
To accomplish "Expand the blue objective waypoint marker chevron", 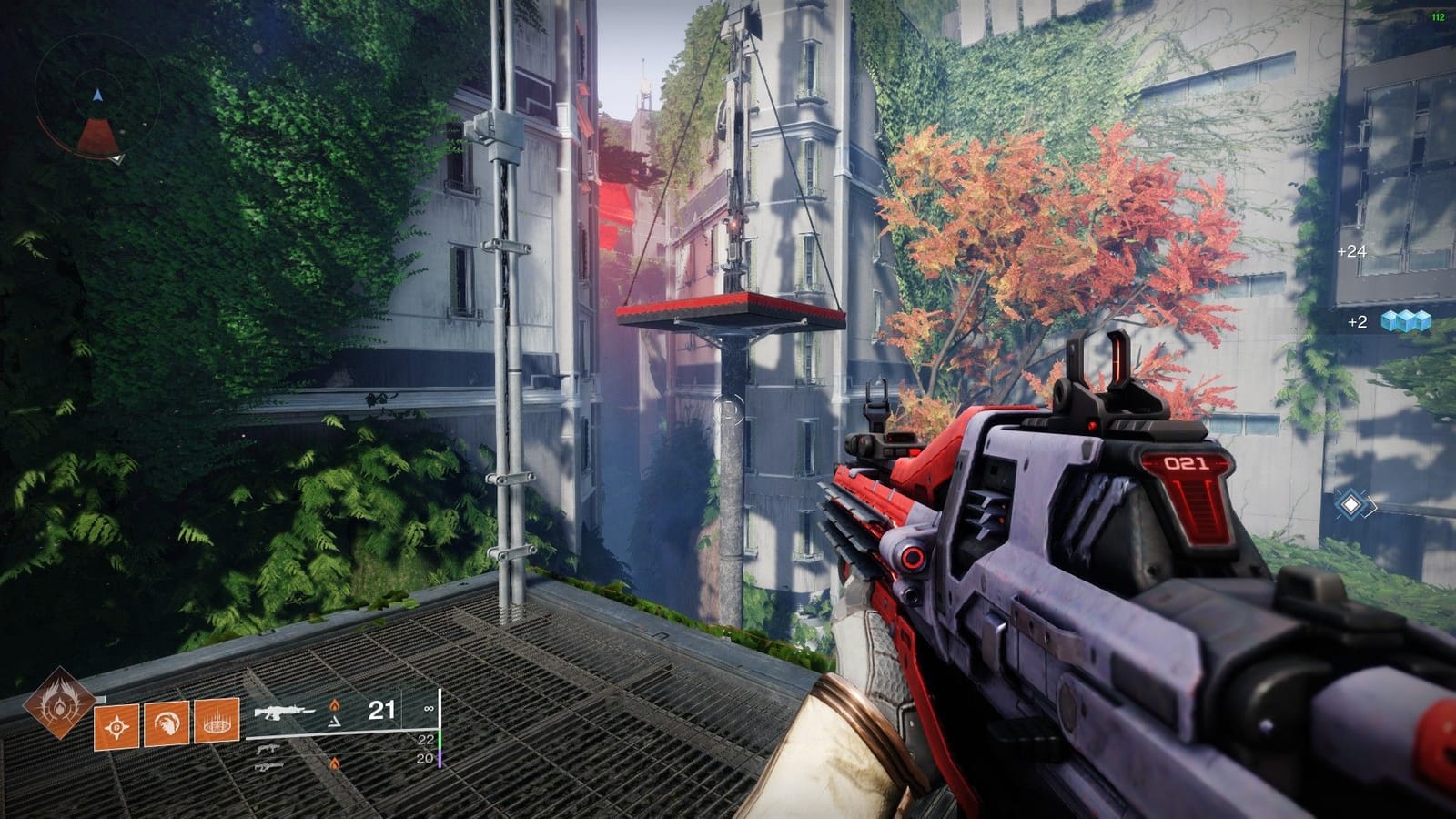I will click(1351, 504).
